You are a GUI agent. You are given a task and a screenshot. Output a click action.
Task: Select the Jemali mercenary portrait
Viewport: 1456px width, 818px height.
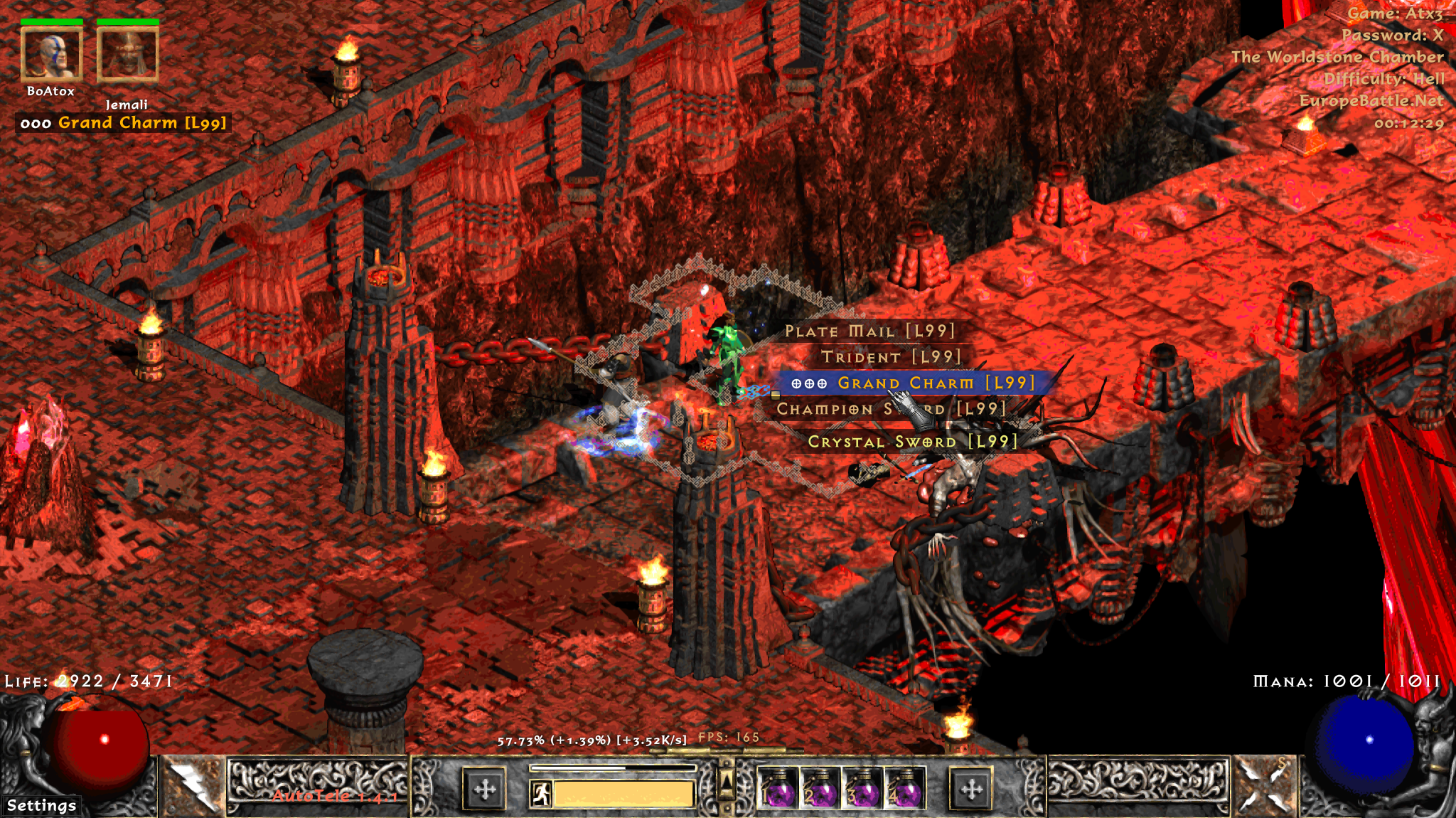point(127,54)
